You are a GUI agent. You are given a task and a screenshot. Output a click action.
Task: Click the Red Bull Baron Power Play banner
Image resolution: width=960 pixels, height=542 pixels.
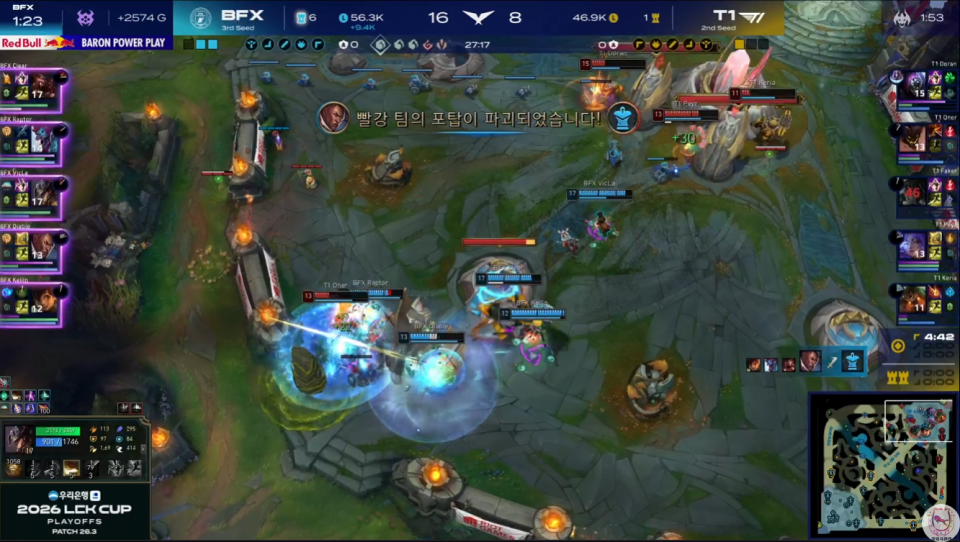pyautogui.click(x=86, y=43)
